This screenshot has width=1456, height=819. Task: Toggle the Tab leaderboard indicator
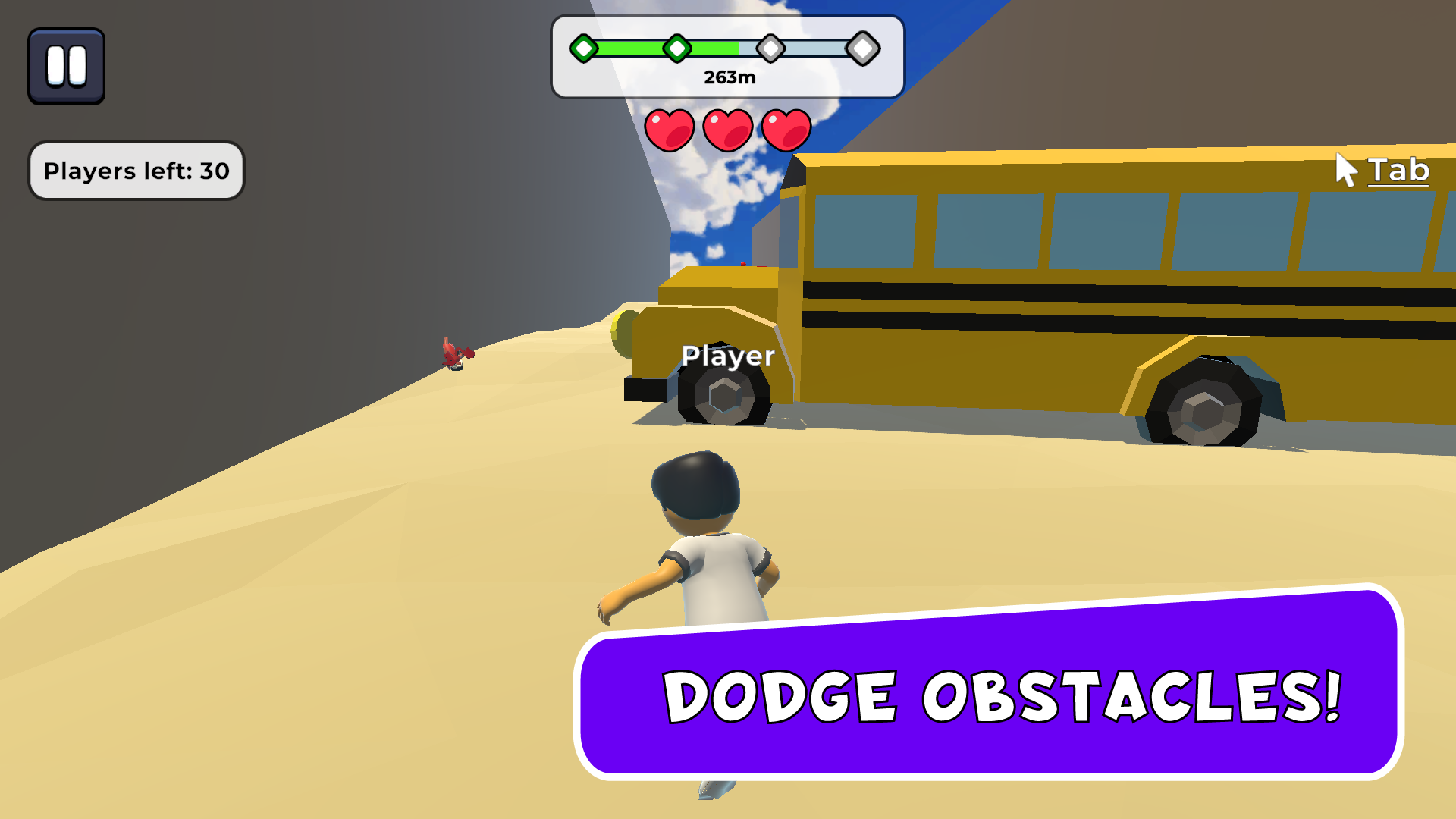click(x=1399, y=171)
